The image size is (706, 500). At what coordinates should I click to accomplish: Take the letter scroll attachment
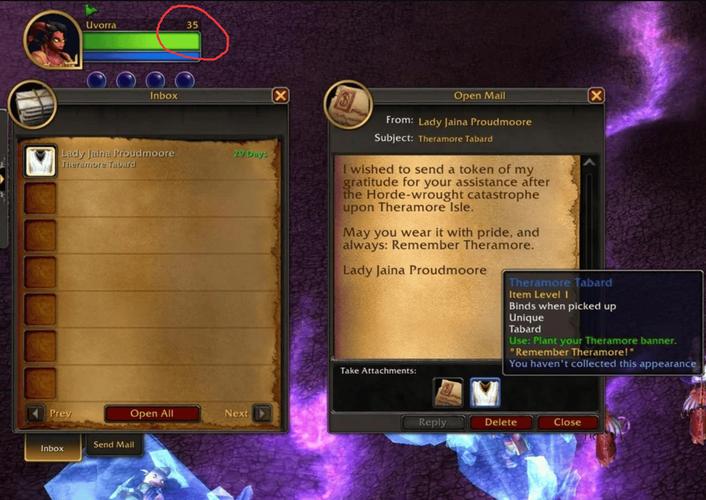(448, 393)
